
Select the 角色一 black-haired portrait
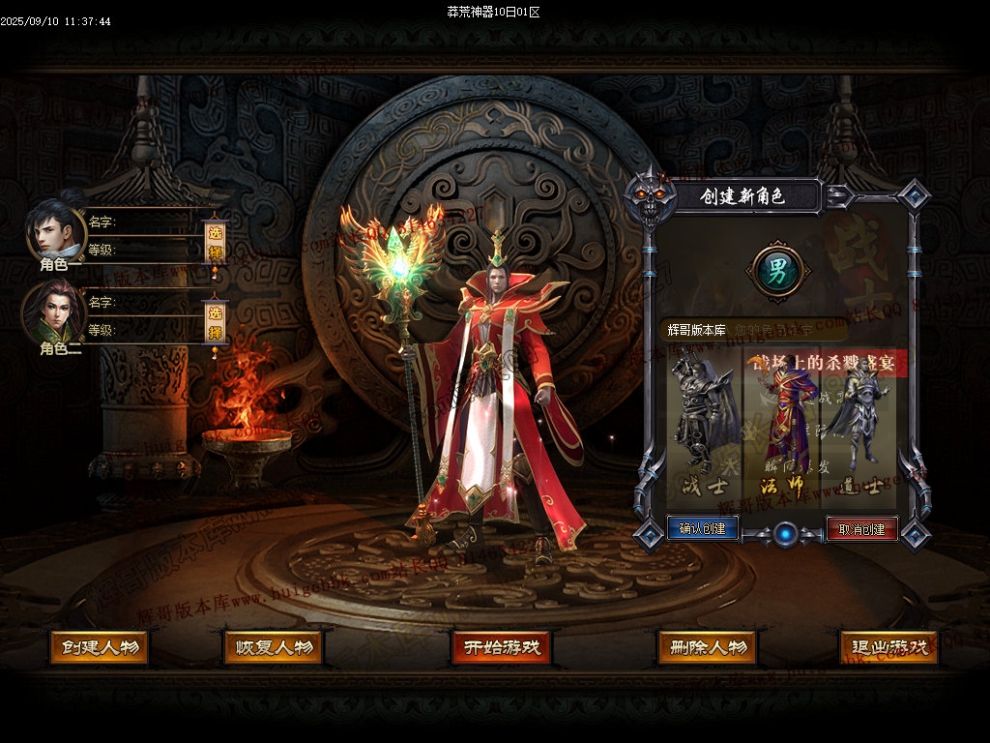pos(56,232)
